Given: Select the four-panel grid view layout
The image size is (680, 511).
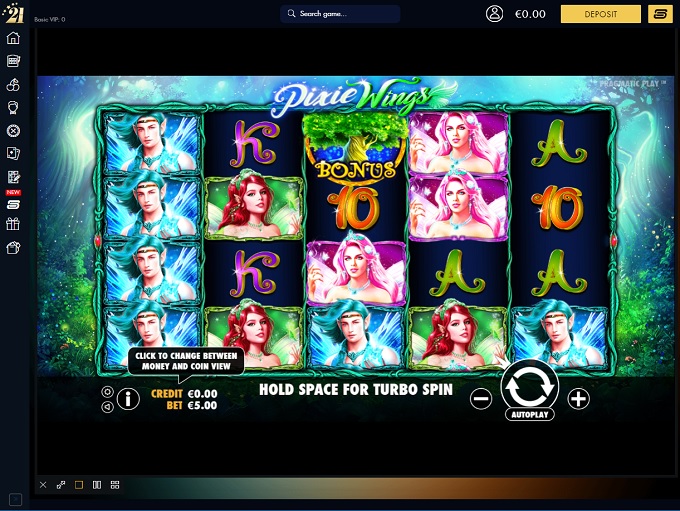Looking at the screenshot, I should (x=115, y=485).
